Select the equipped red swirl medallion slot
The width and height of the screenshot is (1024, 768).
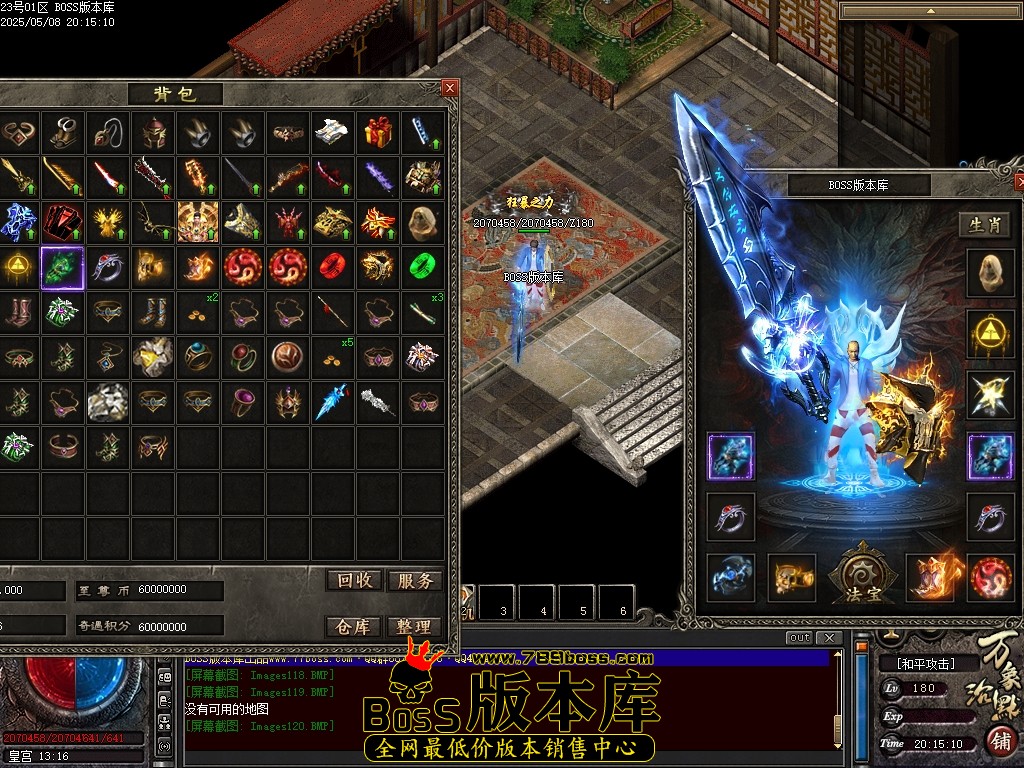(990, 578)
